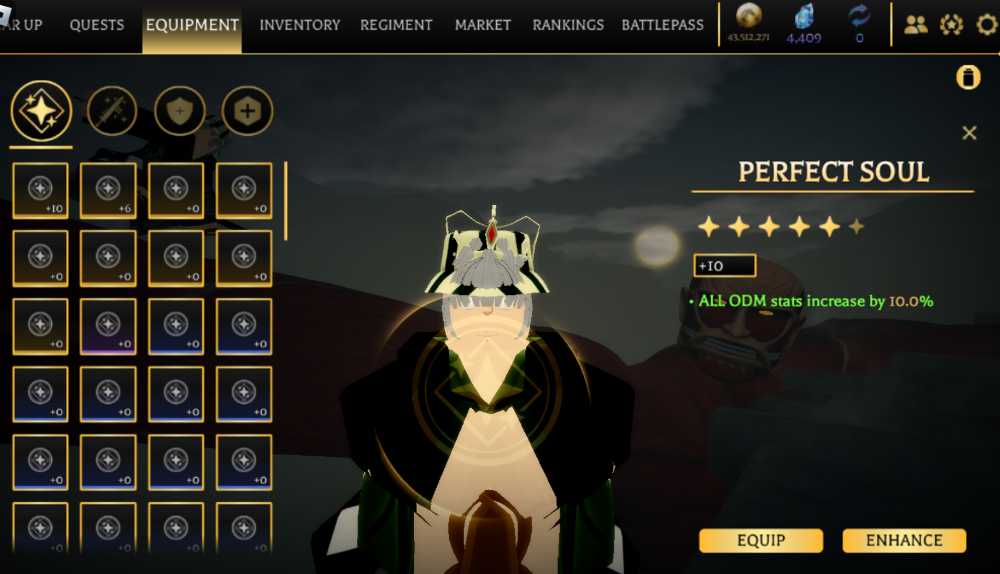The width and height of the screenshot is (1000, 574).
Task: Select the +10 equipment slot
Action: click(x=41, y=191)
